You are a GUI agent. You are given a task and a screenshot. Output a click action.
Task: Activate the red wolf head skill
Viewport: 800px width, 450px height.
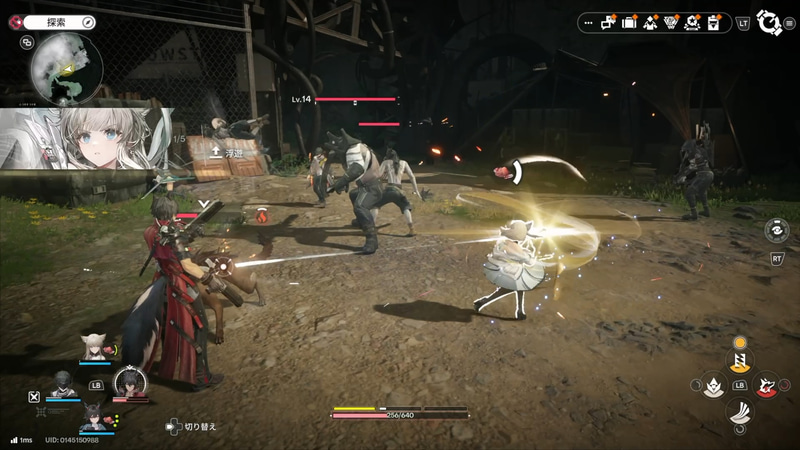767,385
